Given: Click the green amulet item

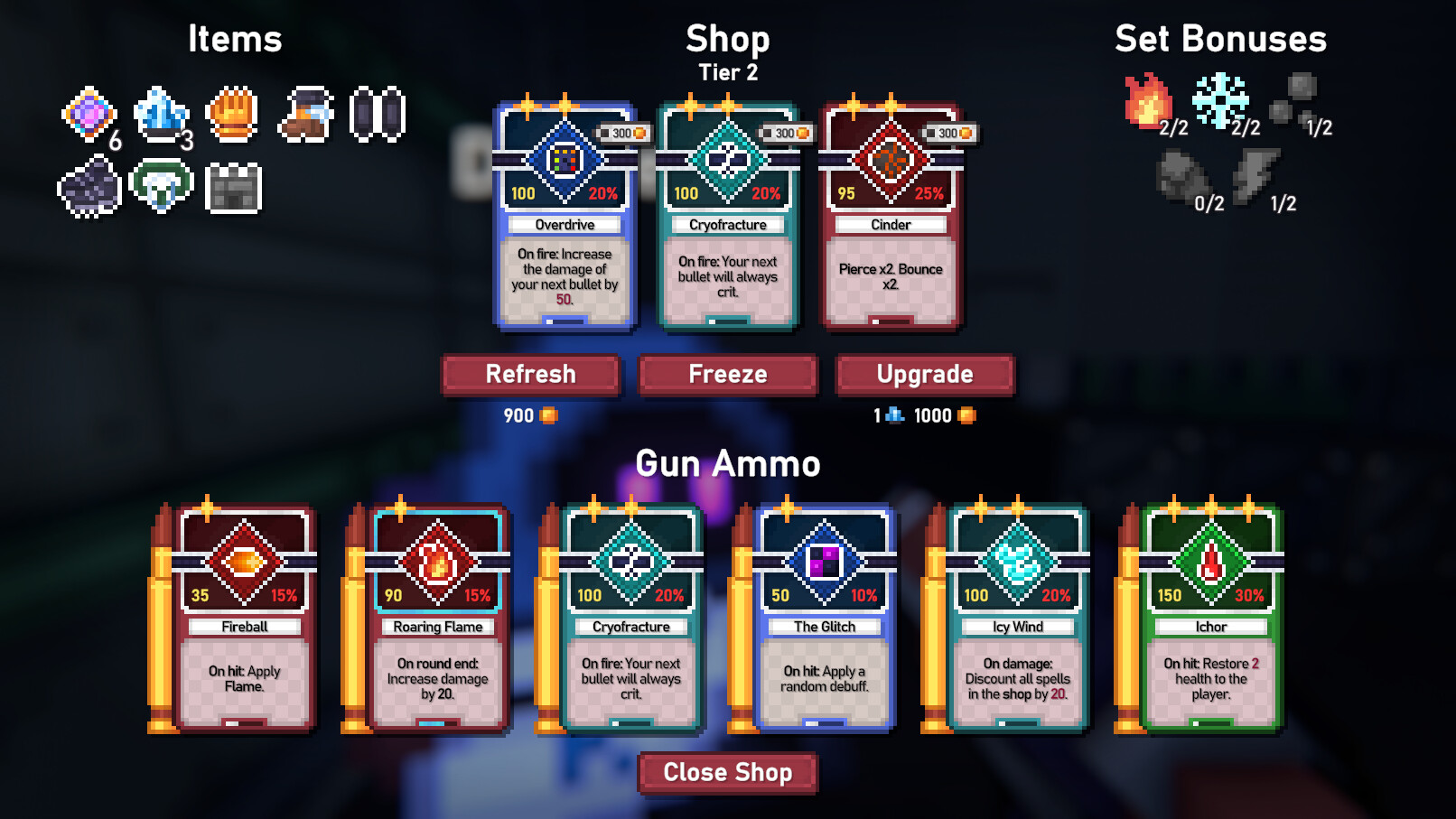Looking at the screenshot, I should (163, 187).
